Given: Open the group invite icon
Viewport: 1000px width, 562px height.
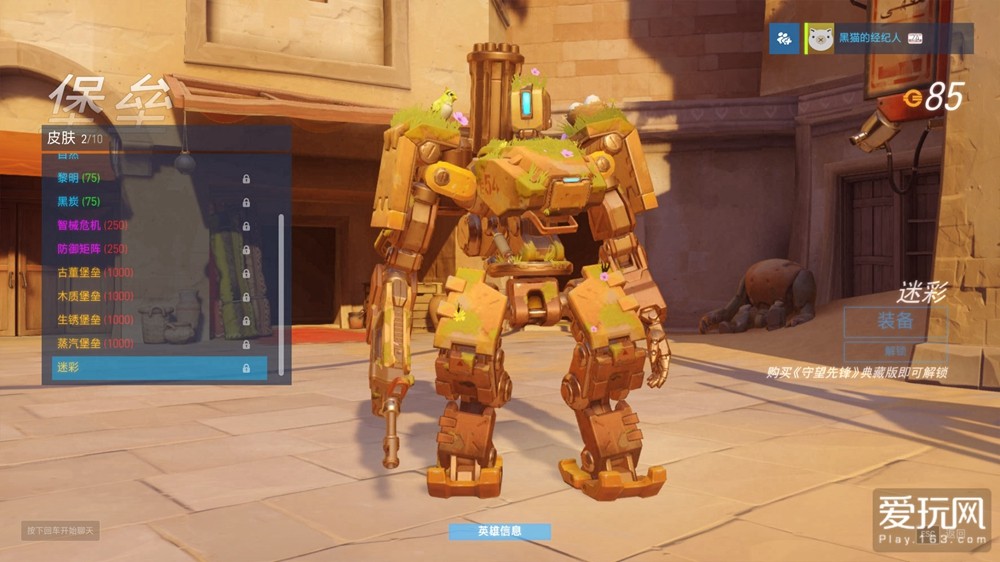Looking at the screenshot, I should 786,38.
